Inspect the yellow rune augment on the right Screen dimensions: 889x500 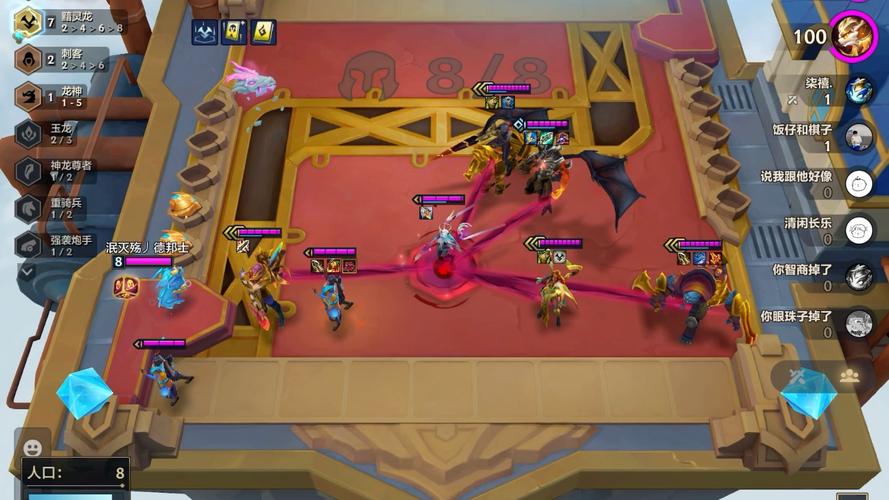click(263, 32)
